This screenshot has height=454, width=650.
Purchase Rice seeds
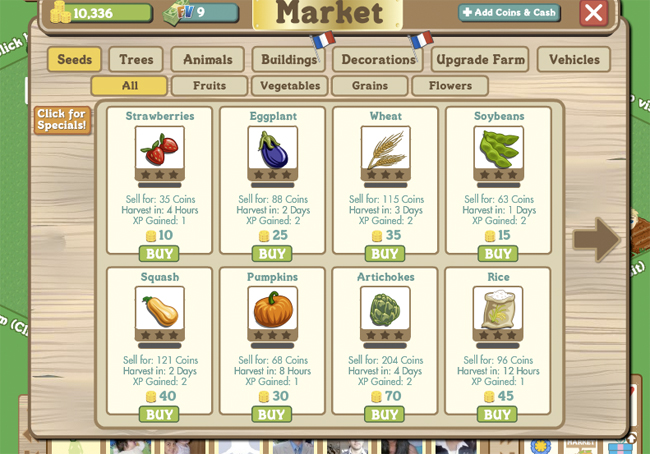pyautogui.click(x=498, y=414)
